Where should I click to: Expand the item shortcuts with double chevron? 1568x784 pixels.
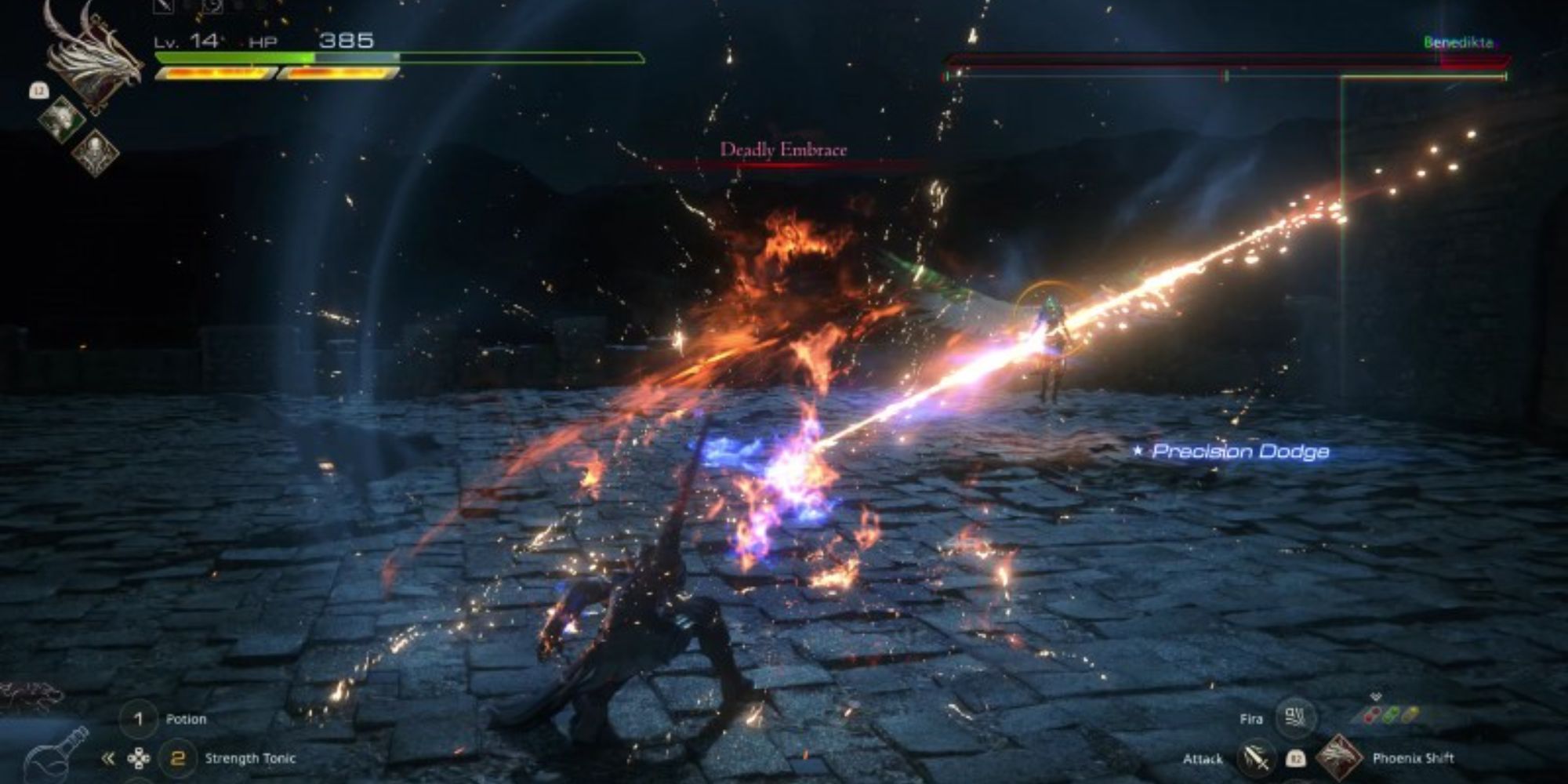click(x=107, y=758)
